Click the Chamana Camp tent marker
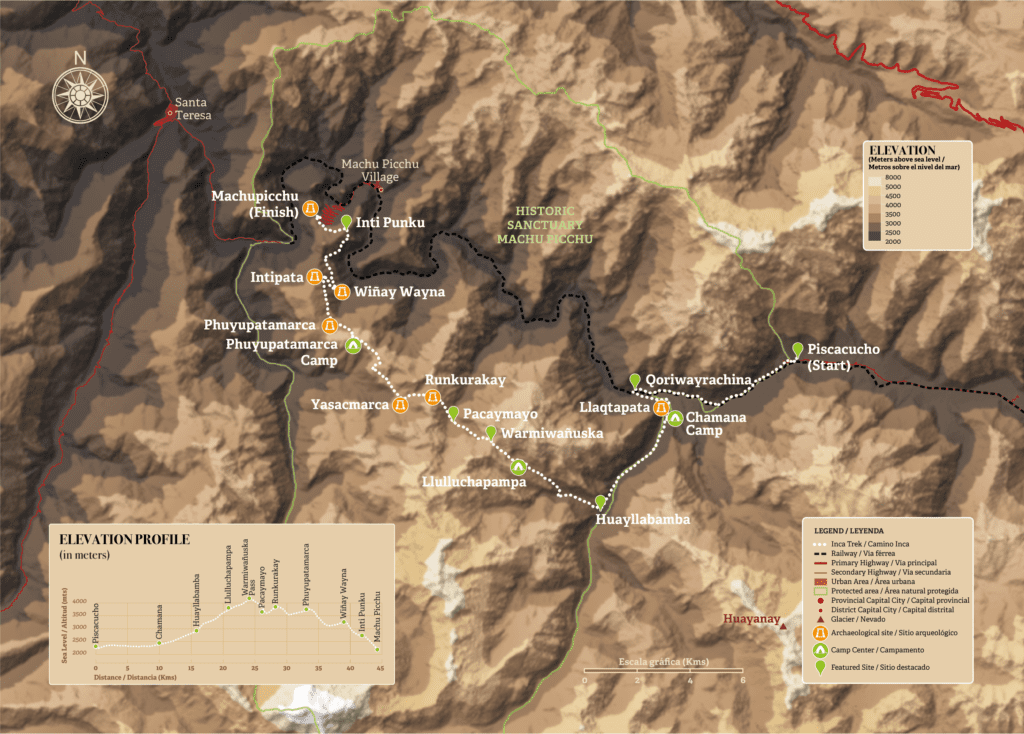The image size is (1024, 734). tap(676, 418)
